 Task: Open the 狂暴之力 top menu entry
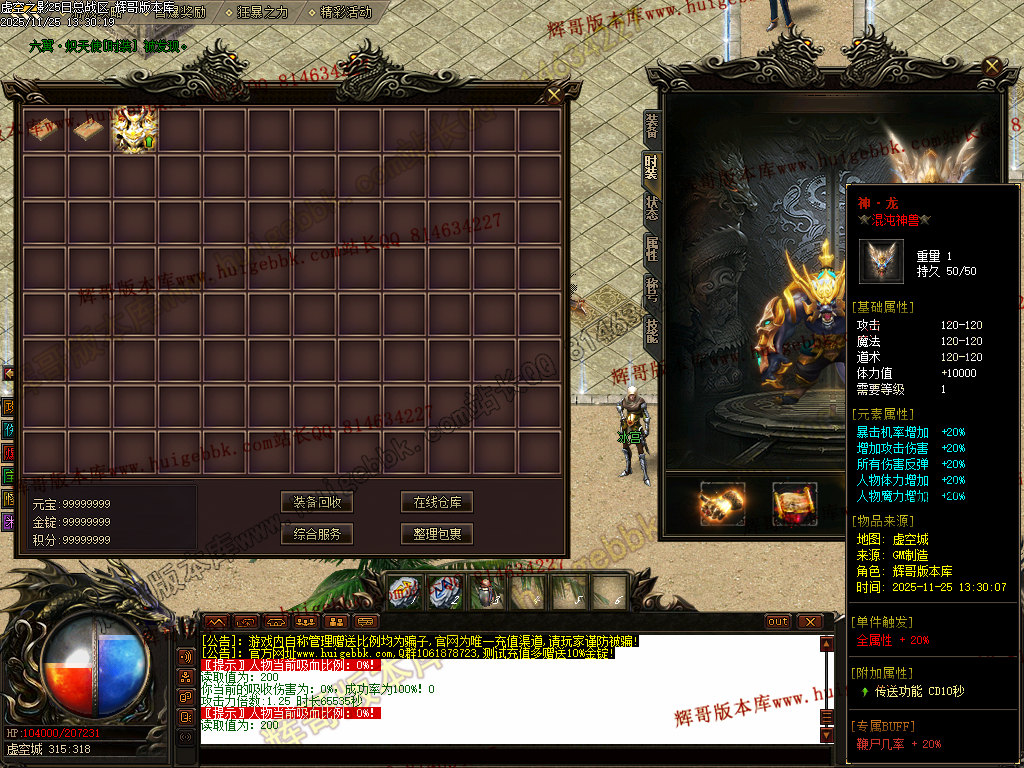(263, 13)
